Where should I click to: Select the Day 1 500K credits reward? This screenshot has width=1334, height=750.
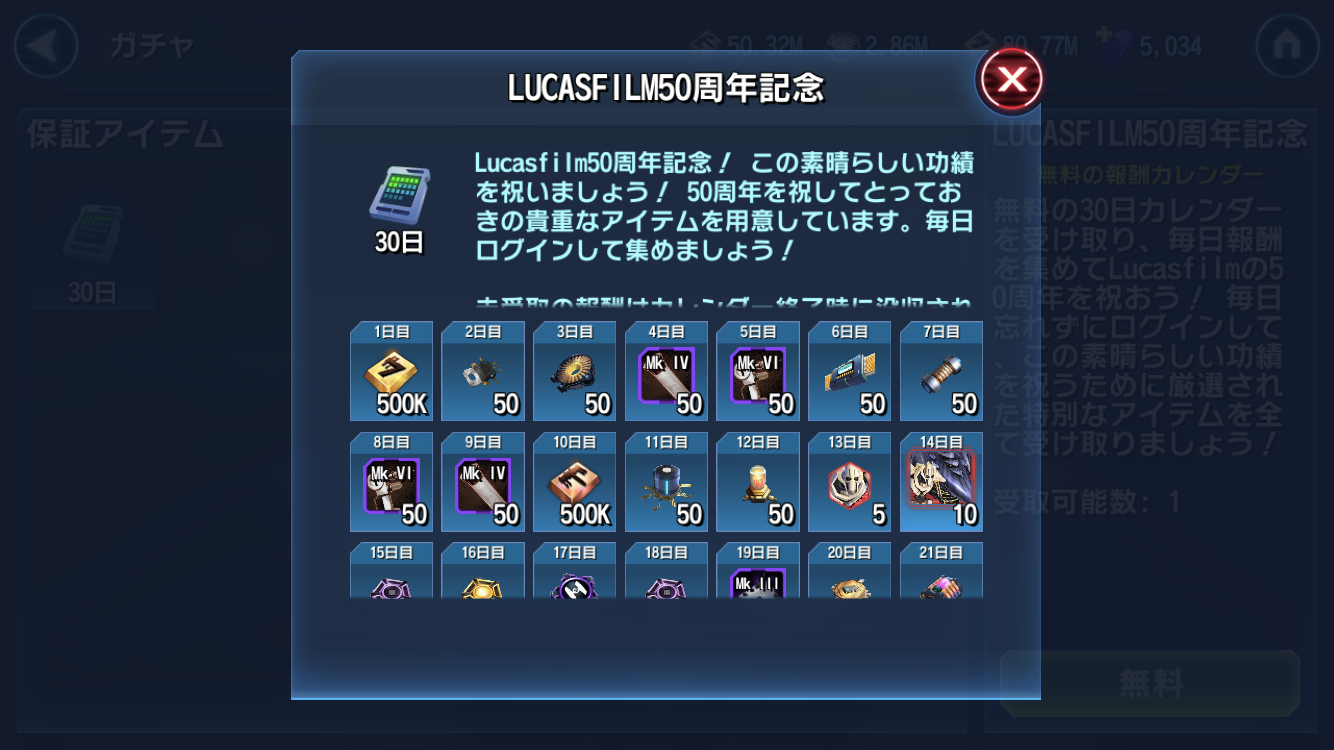[x=391, y=372]
